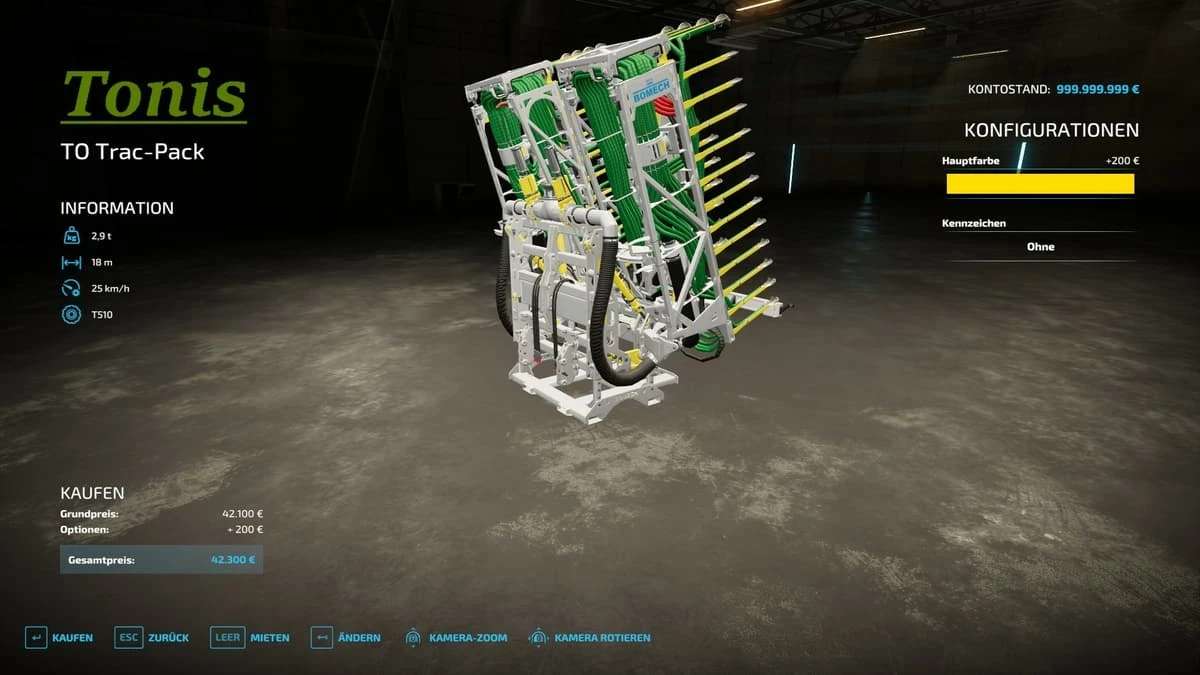
Task: Change the Kennzeichen option showing Ohne
Action: click(x=1040, y=247)
